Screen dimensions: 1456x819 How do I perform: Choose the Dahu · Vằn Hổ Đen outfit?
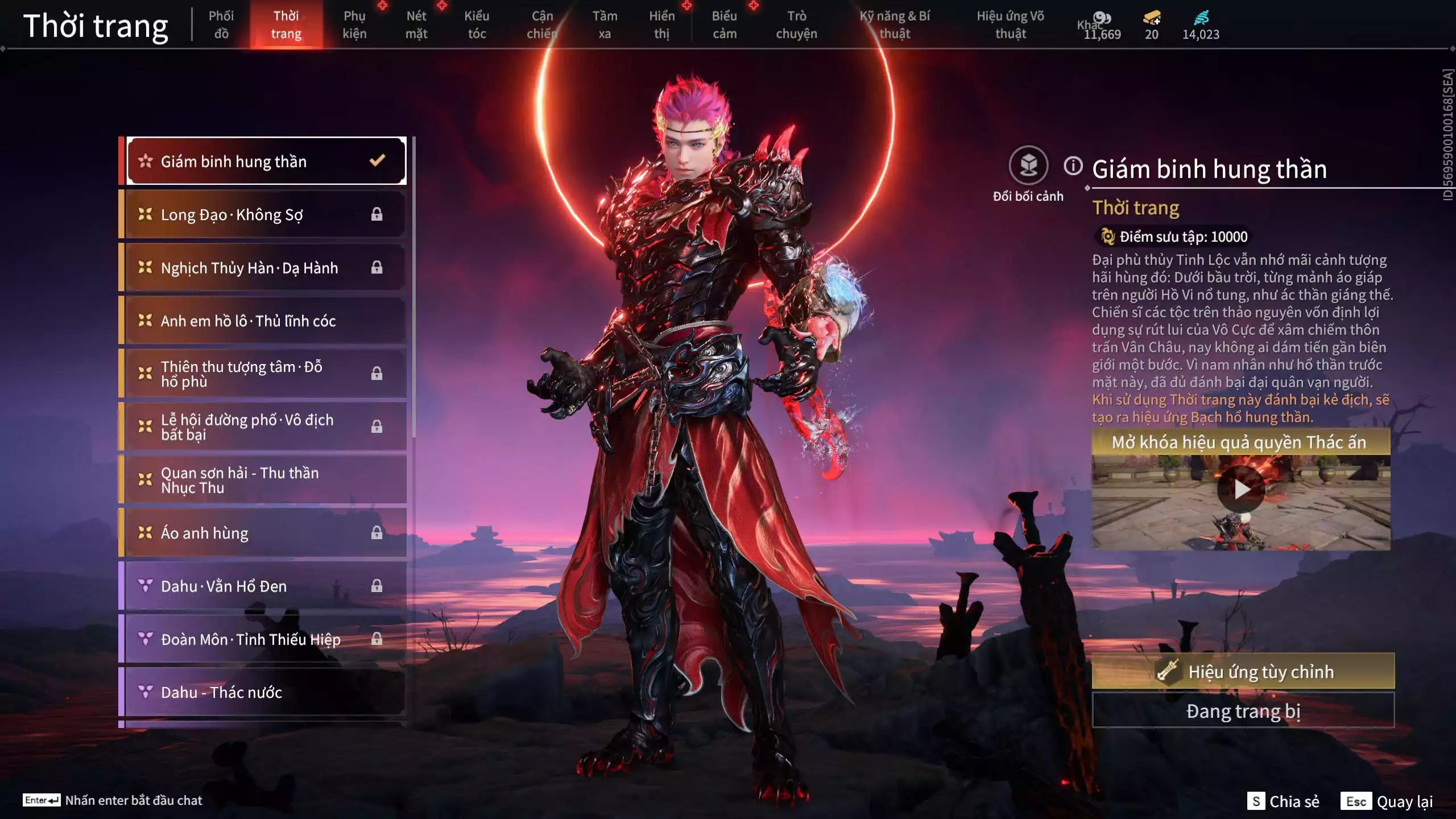(x=266, y=586)
